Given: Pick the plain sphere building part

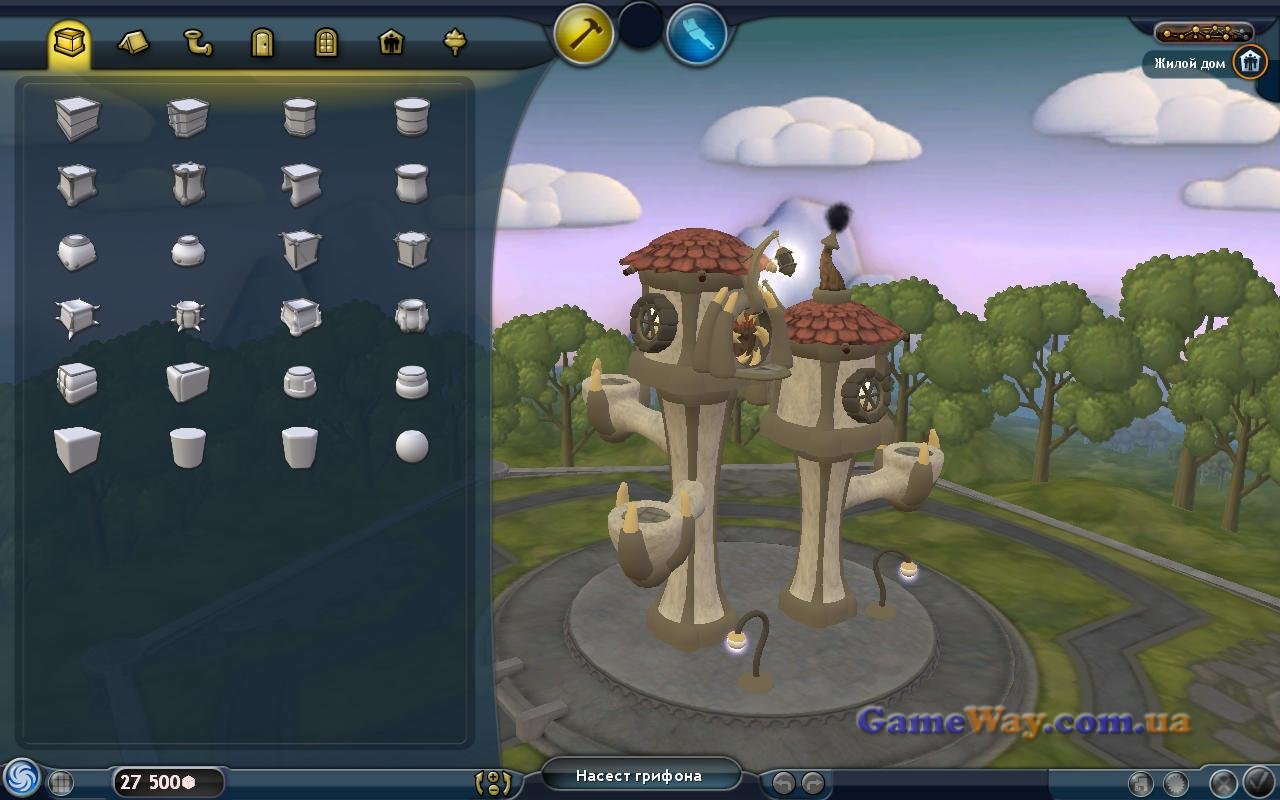Looking at the screenshot, I should tap(411, 446).
